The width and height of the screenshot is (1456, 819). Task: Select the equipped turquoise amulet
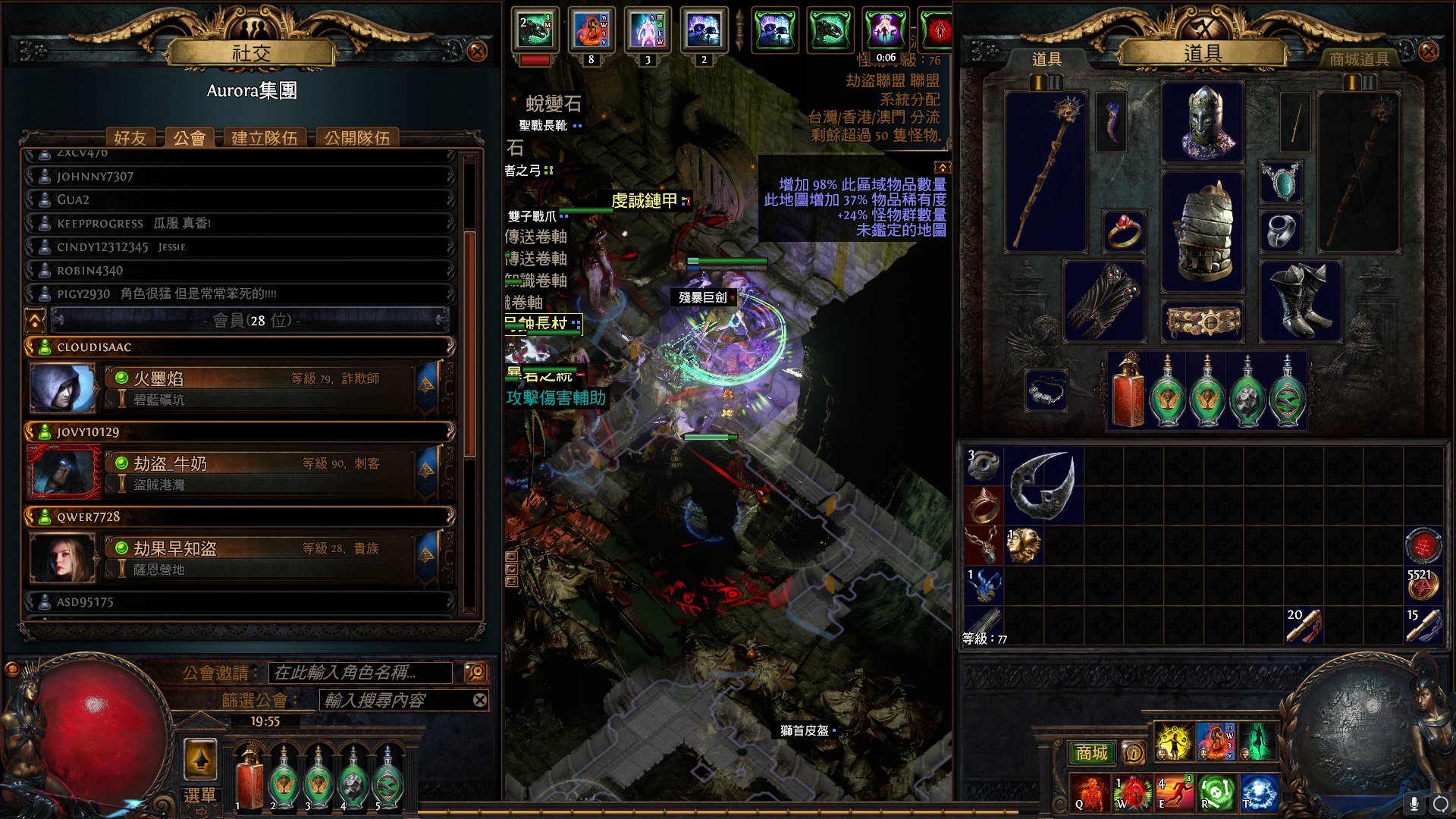pos(1281,182)
